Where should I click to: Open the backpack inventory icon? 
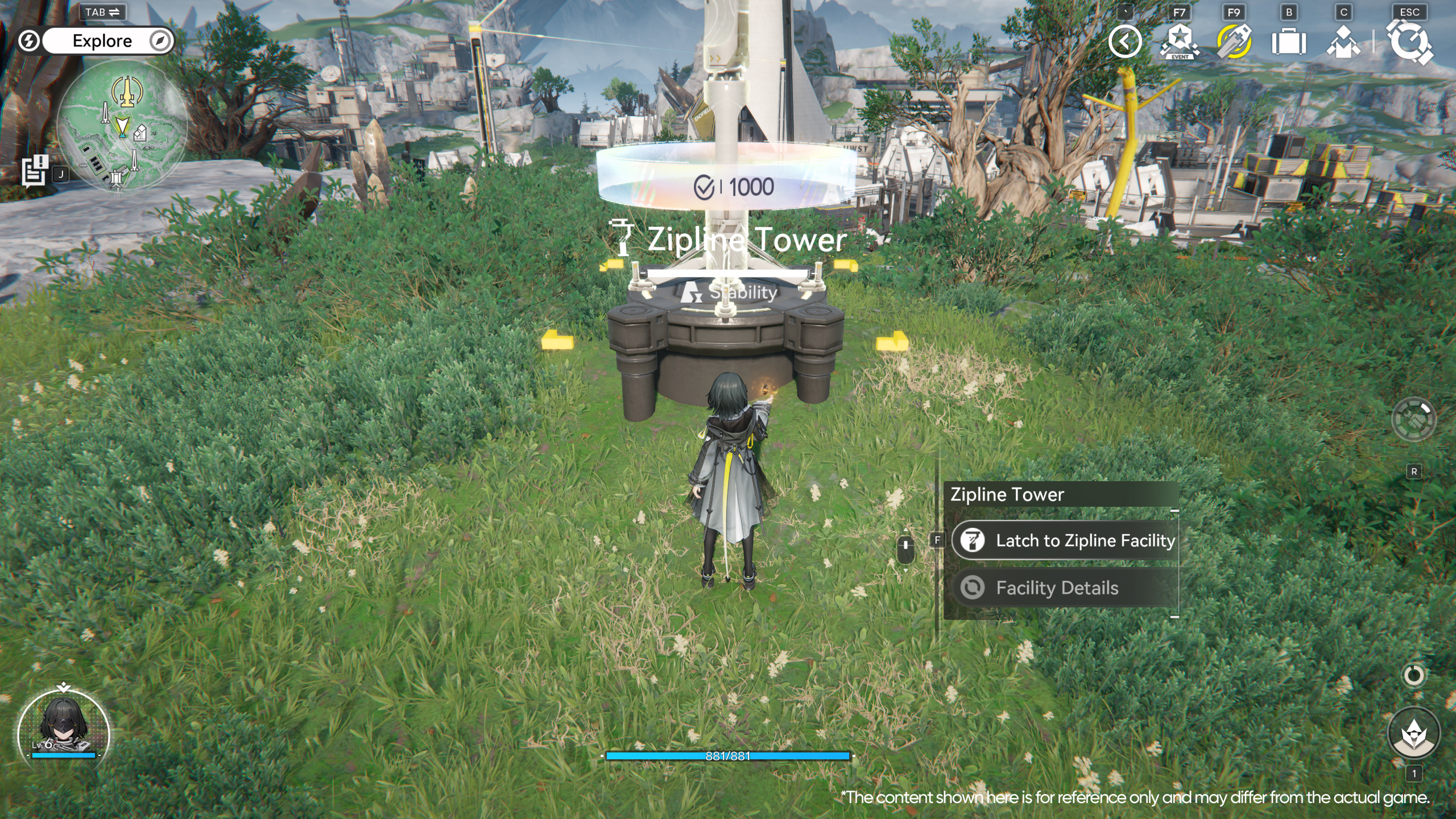click(x=1289, y=42)
